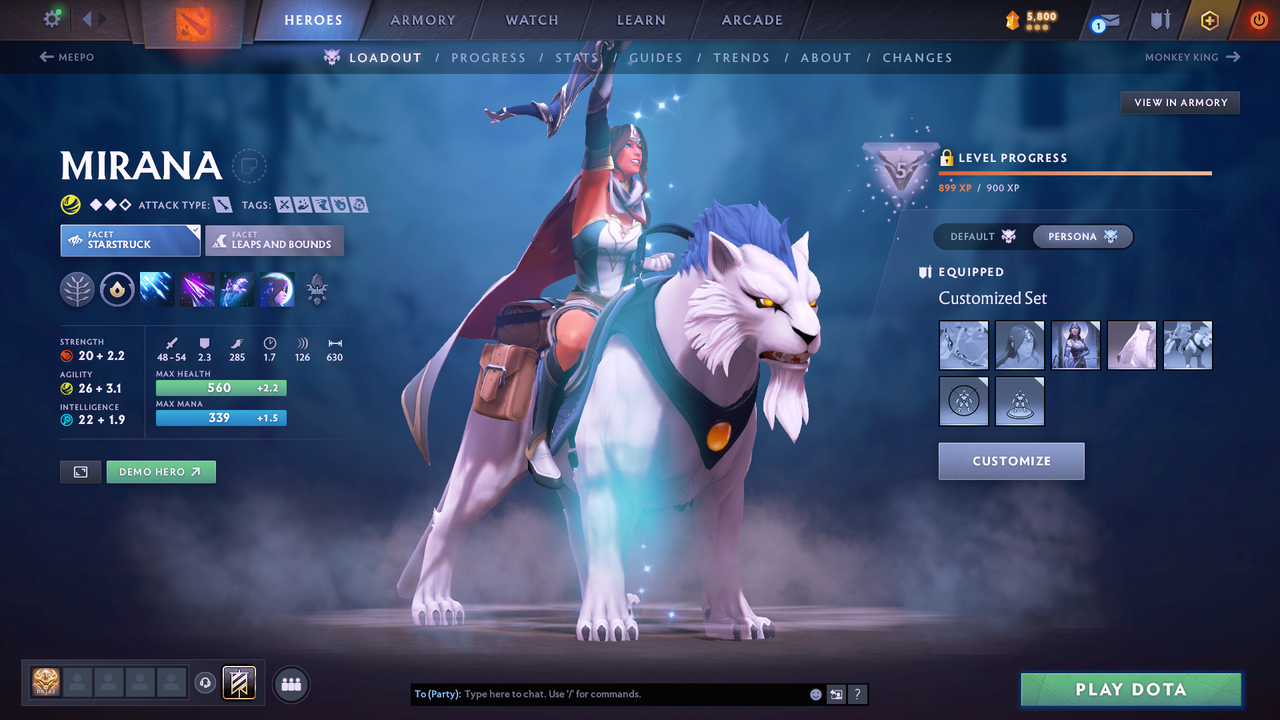This screenshot has width=1280, height=720.
Task: Open the mount item thumbnail in Customized Set
Action: [1187, 344]
